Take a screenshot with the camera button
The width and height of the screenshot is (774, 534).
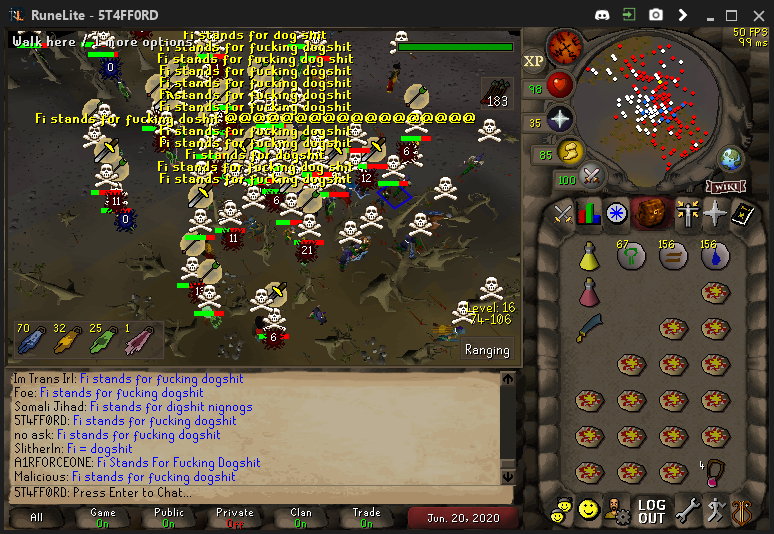click(x=656, y=15)
